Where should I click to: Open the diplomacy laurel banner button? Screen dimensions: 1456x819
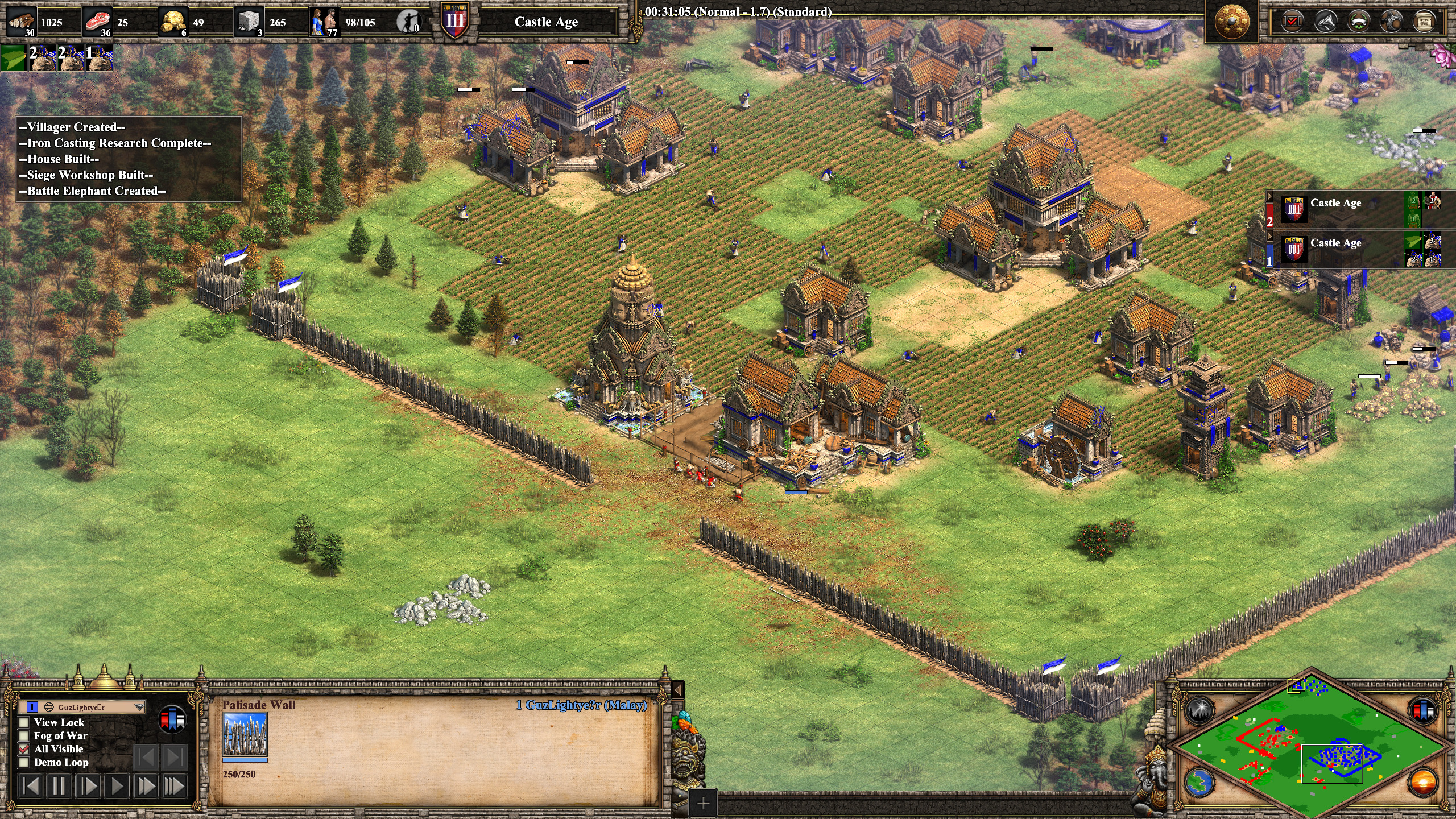click(x=1358, y=22)
